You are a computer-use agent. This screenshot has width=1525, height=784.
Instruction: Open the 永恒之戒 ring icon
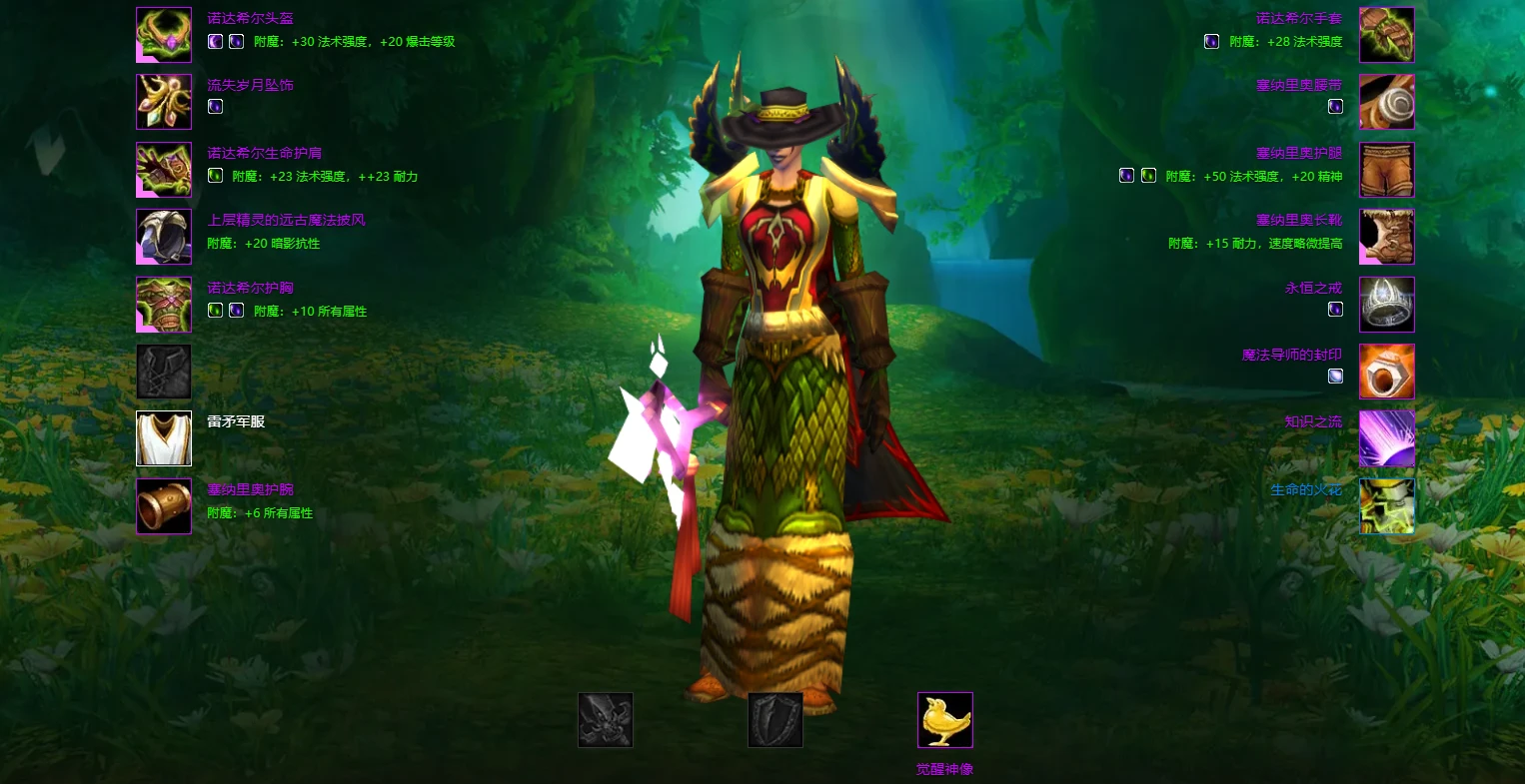[x=1386, y=305]
